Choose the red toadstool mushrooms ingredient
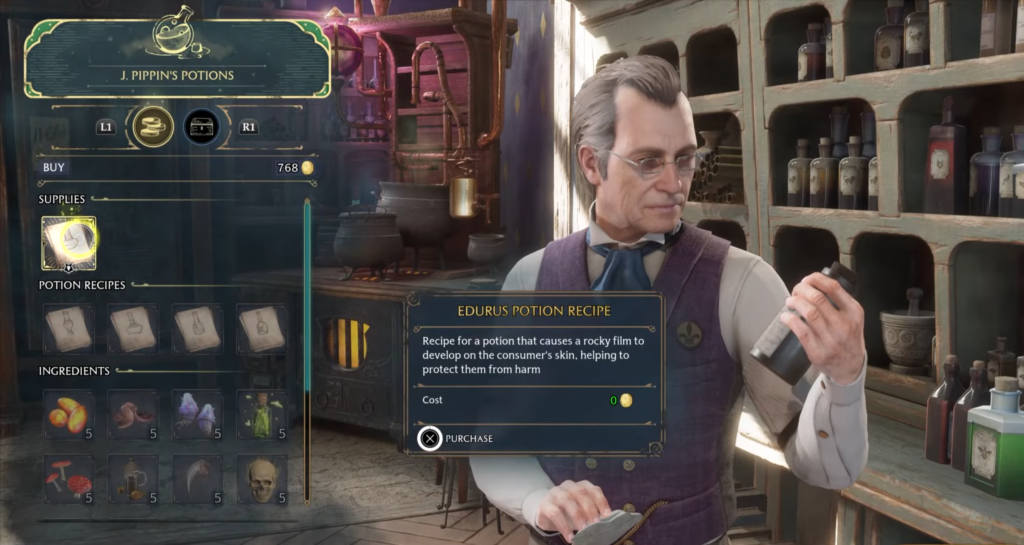The height and width of the screenshot is (545, 1024). tap(69, 479)
